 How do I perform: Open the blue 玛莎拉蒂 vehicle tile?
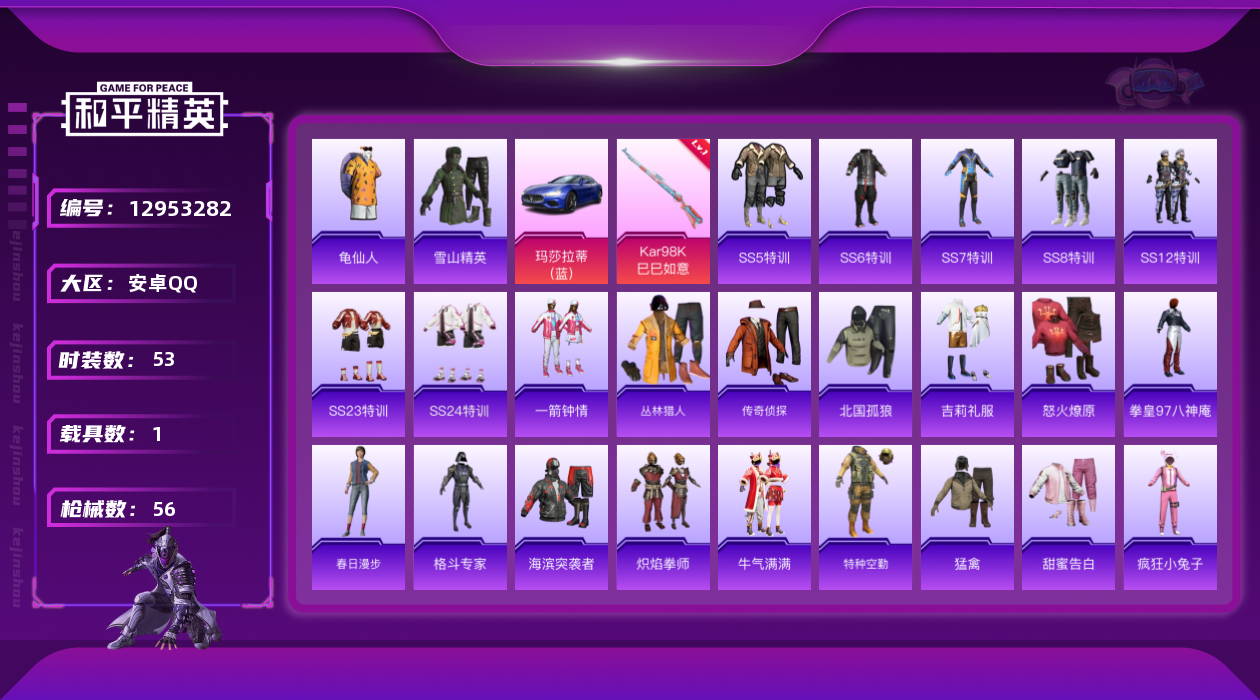click(x=561, y=211)
